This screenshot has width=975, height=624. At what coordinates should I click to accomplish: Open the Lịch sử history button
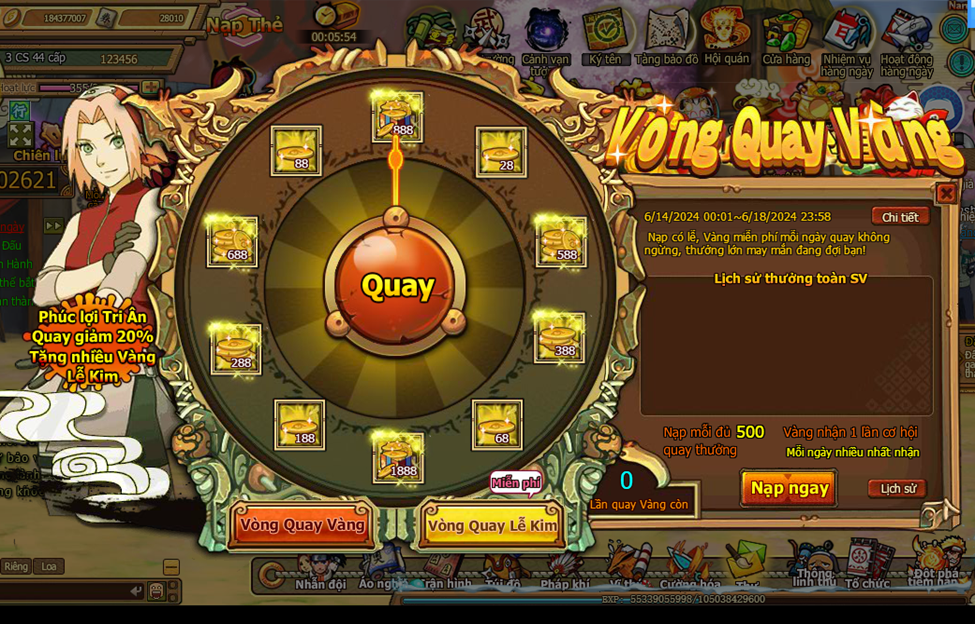tap(897, 489)
